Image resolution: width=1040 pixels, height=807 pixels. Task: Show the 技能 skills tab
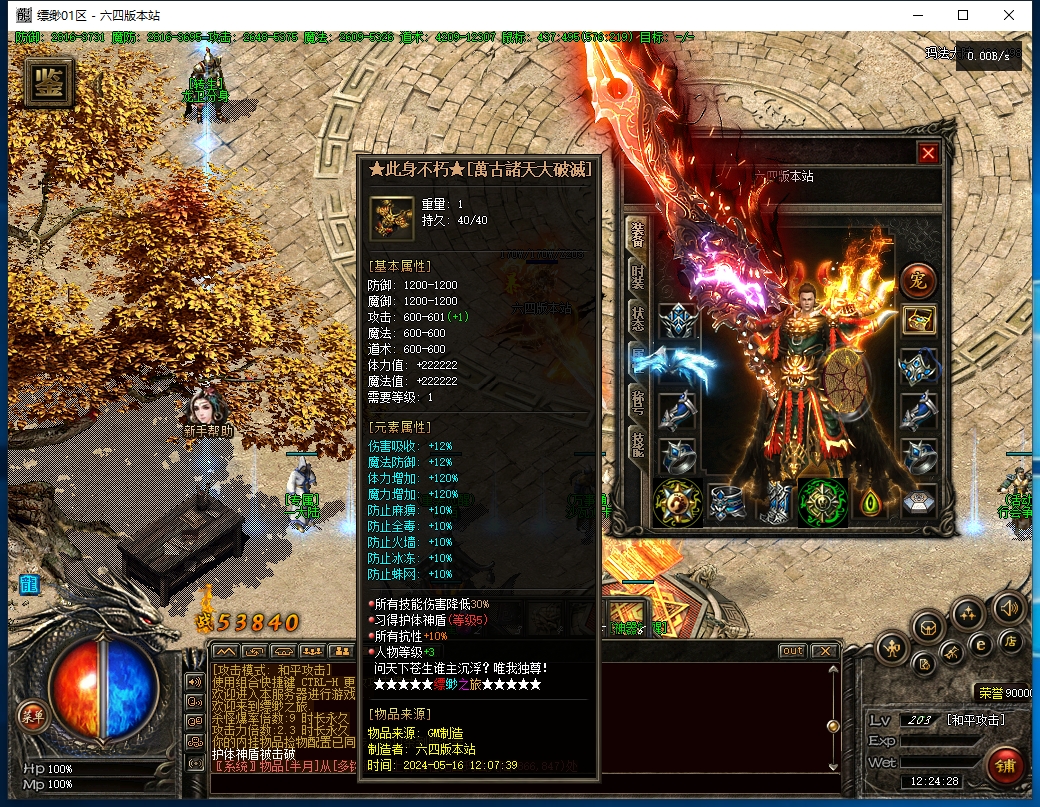coord(637,441)
